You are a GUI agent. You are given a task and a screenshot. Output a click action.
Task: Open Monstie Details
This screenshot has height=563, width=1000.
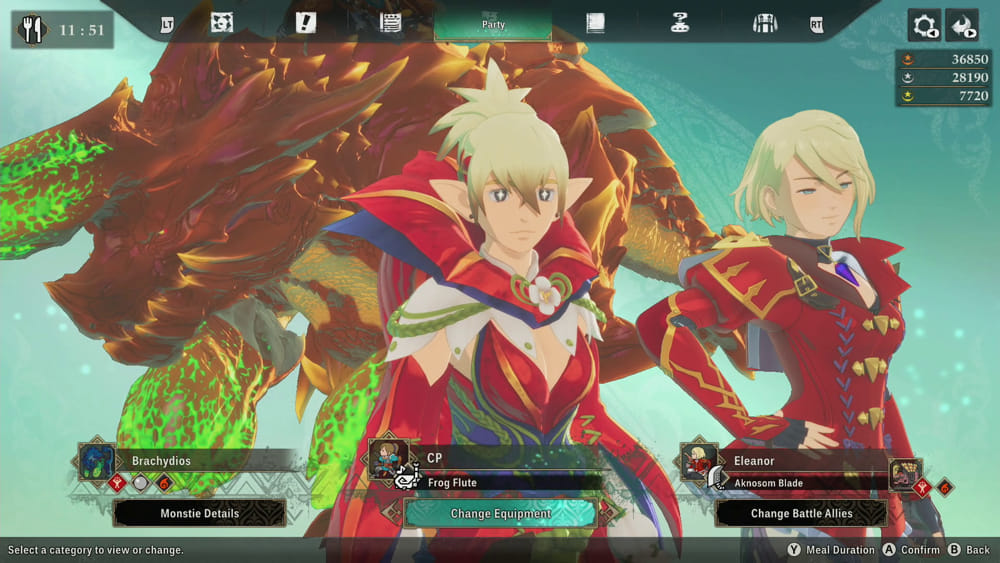[200, 513]
